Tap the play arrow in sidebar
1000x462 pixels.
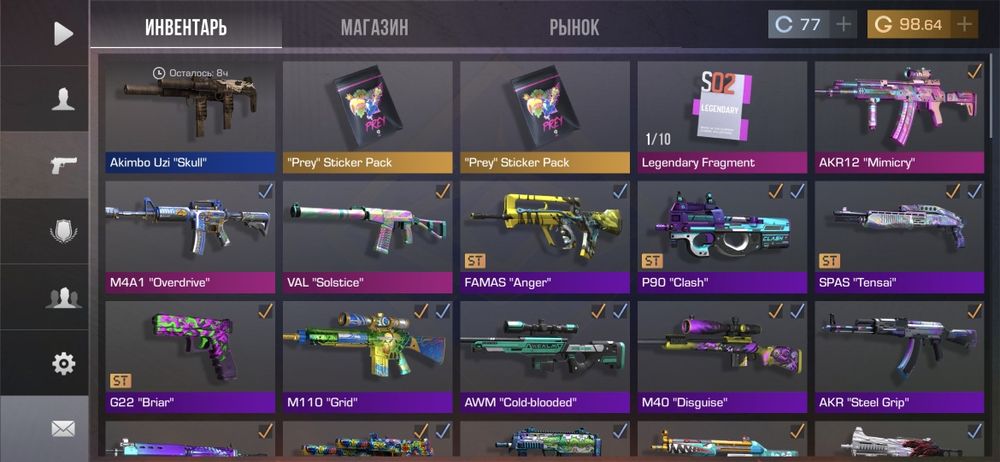63,33
